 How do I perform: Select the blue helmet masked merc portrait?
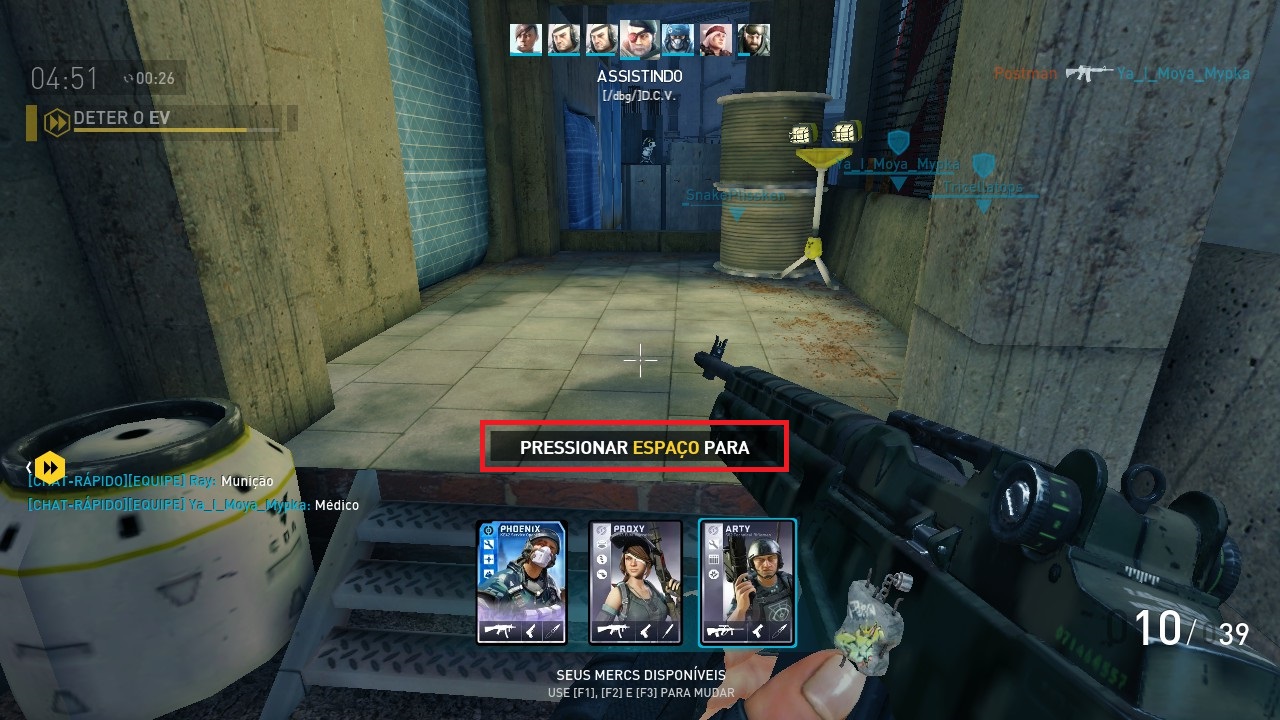(678, 39)
